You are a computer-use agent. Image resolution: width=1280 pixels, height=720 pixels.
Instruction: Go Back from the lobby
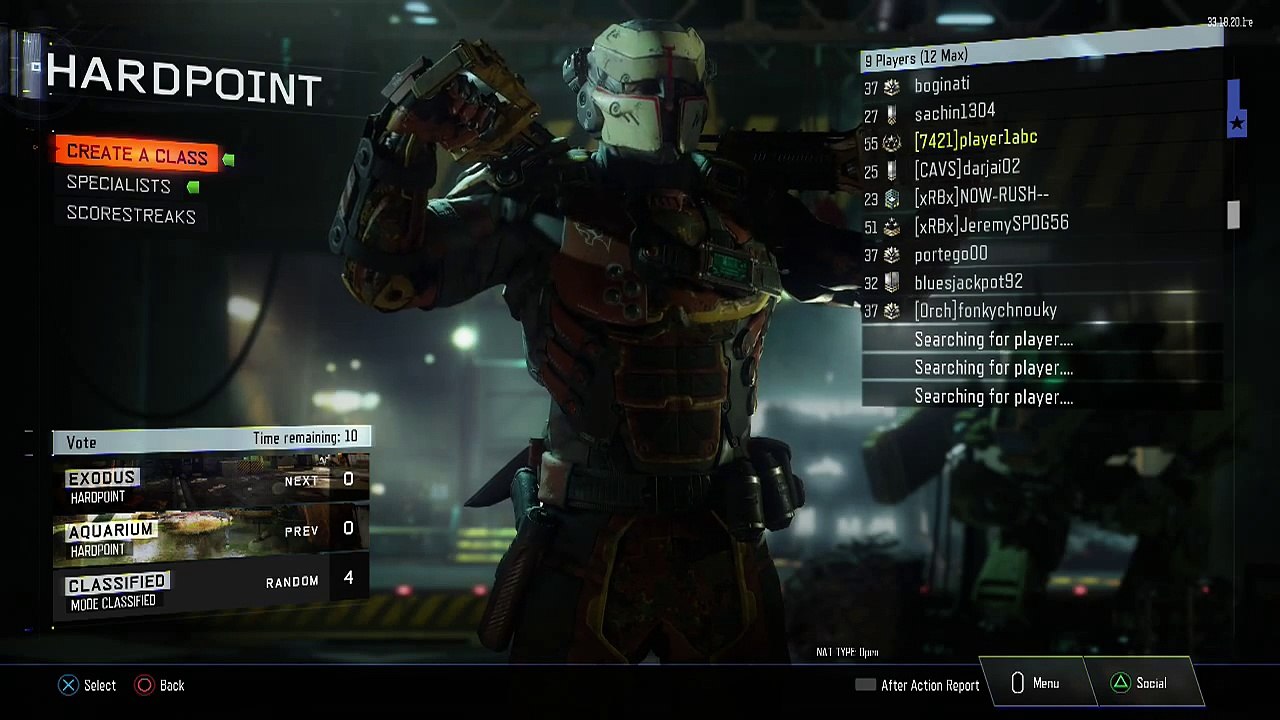(x=160, y=685)
